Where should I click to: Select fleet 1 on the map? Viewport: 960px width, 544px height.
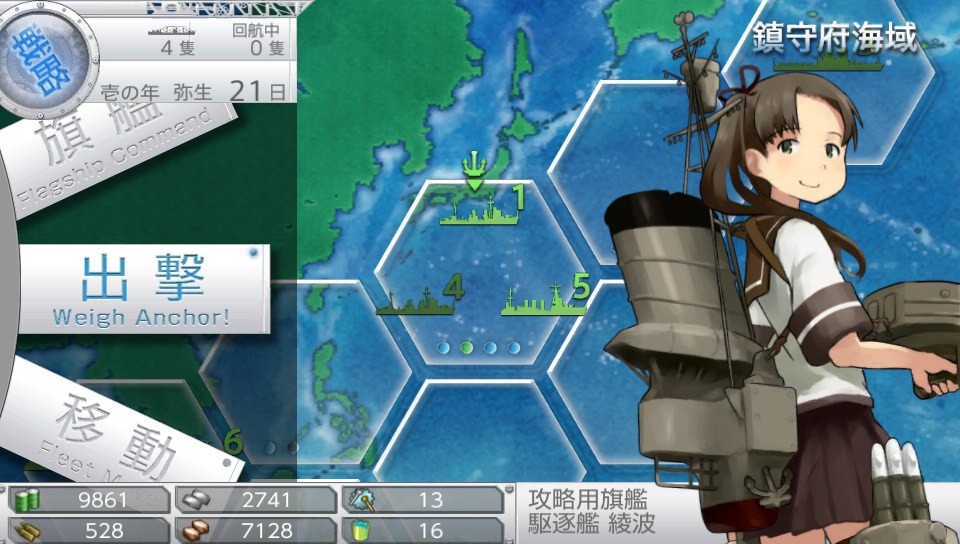pyautogui.click(x=479, y=206)
